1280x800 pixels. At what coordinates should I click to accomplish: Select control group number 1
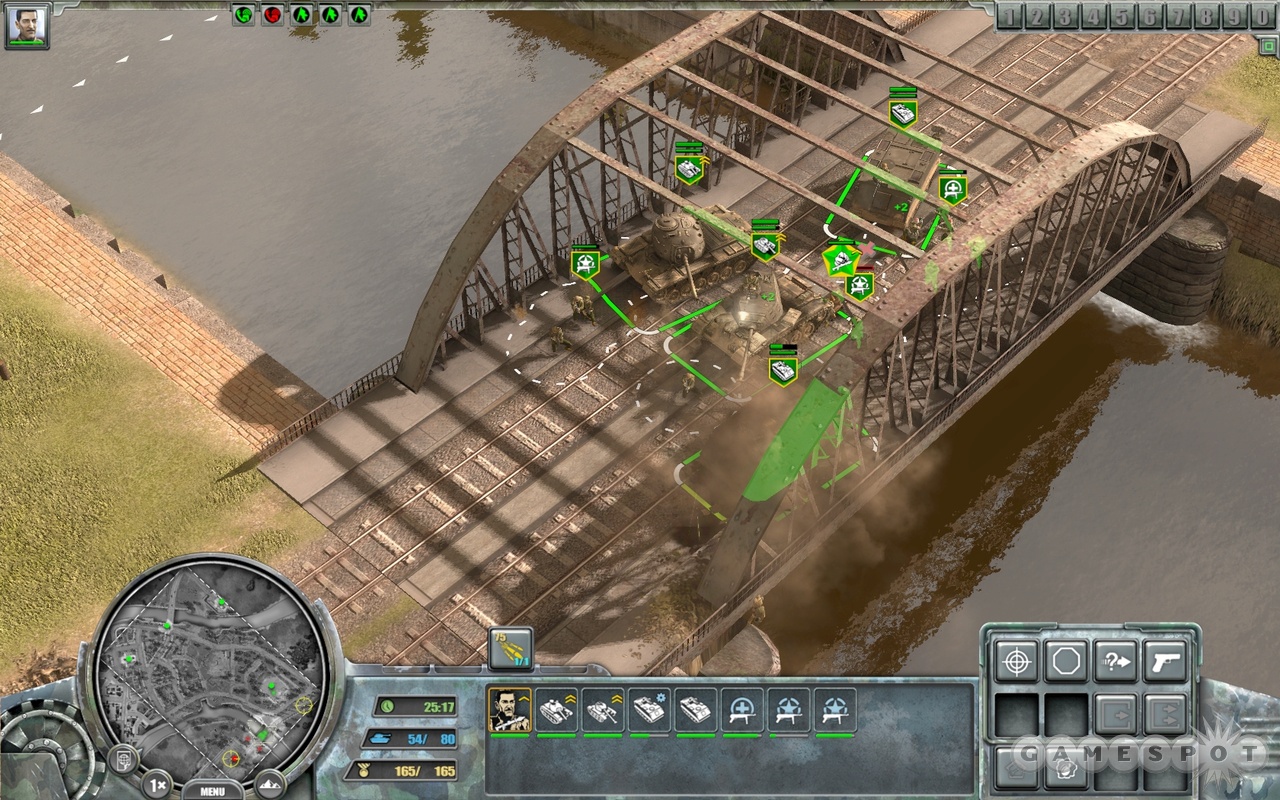[1011, 16]
